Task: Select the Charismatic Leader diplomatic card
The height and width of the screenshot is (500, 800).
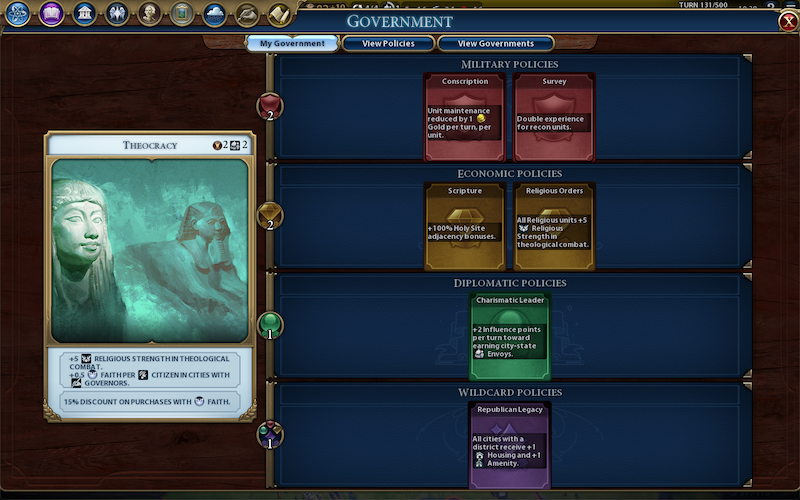Action: click(x=510, y=335)
